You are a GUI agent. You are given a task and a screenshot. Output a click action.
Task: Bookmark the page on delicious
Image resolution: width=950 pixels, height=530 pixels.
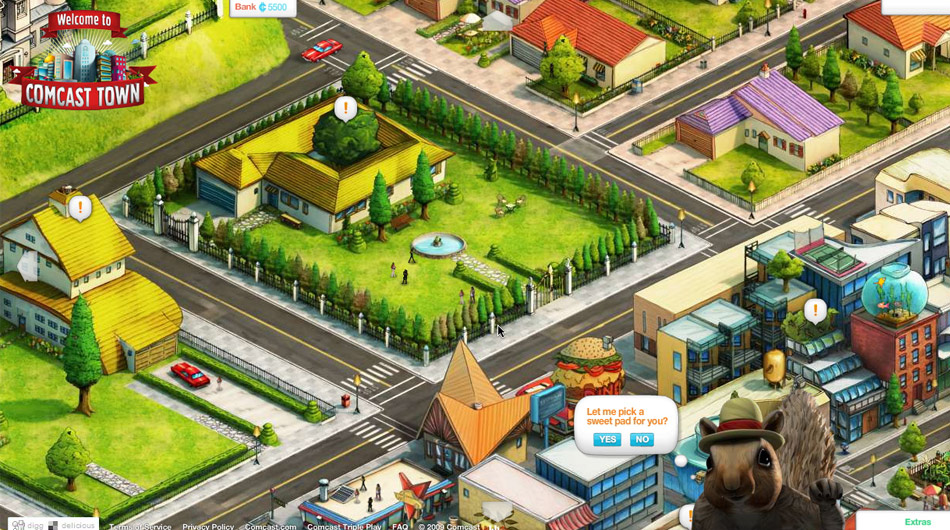[71, 526]
